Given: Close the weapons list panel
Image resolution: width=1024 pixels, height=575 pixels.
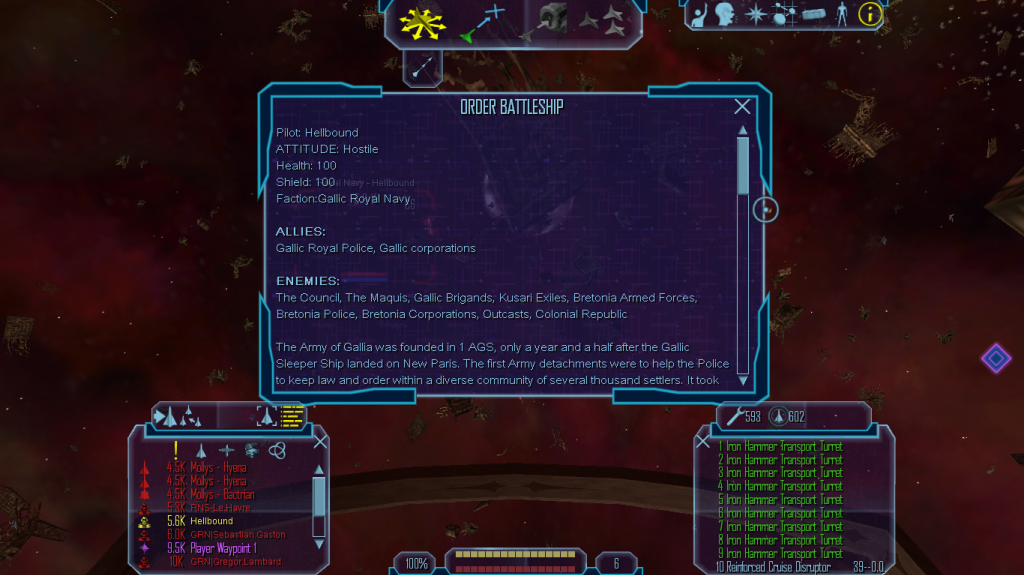Looking at the screenshot, I should pyautogui.click(x=703, y=441).
